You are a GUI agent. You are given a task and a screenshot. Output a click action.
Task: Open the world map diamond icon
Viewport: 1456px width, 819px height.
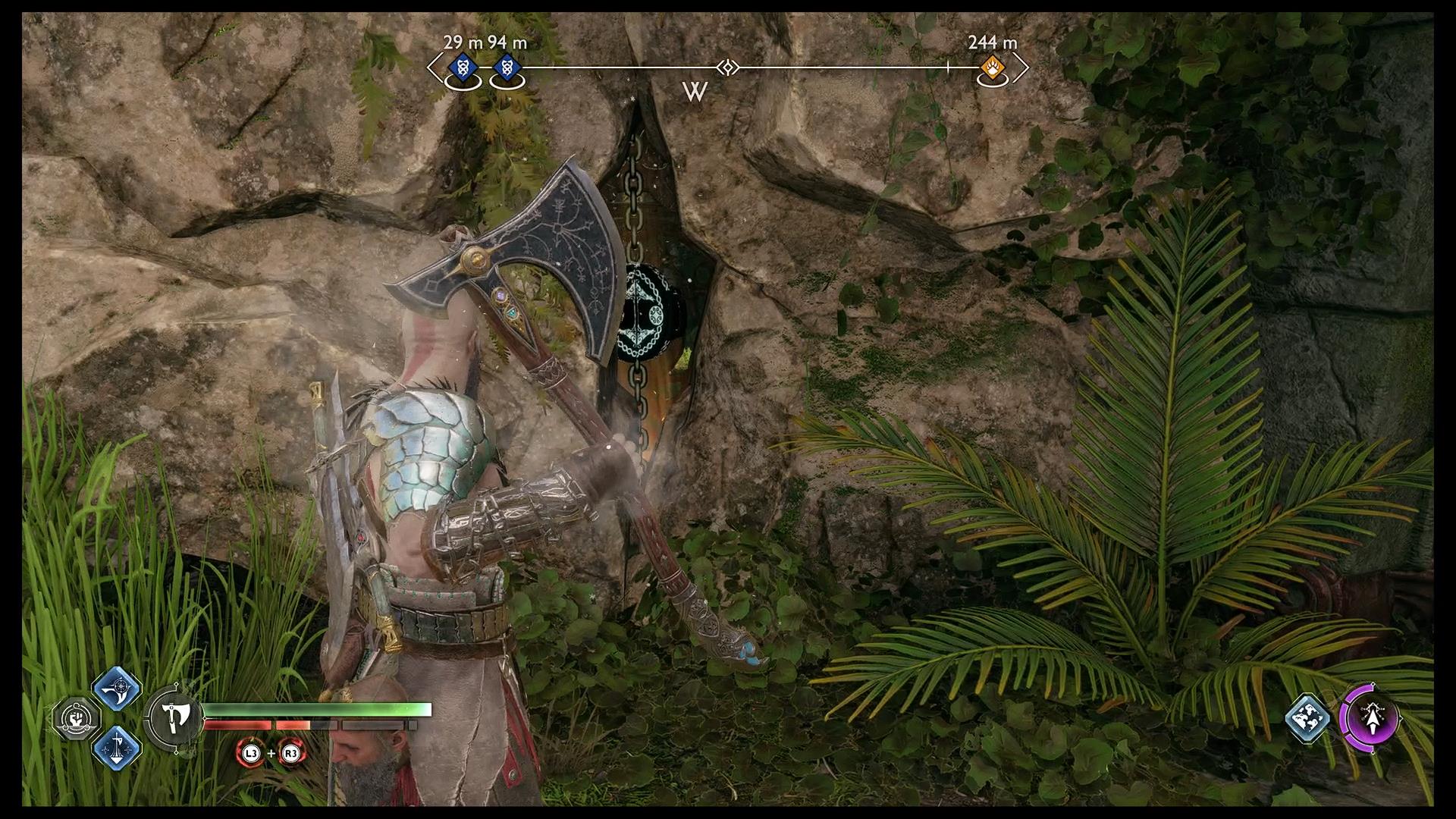1309,717
